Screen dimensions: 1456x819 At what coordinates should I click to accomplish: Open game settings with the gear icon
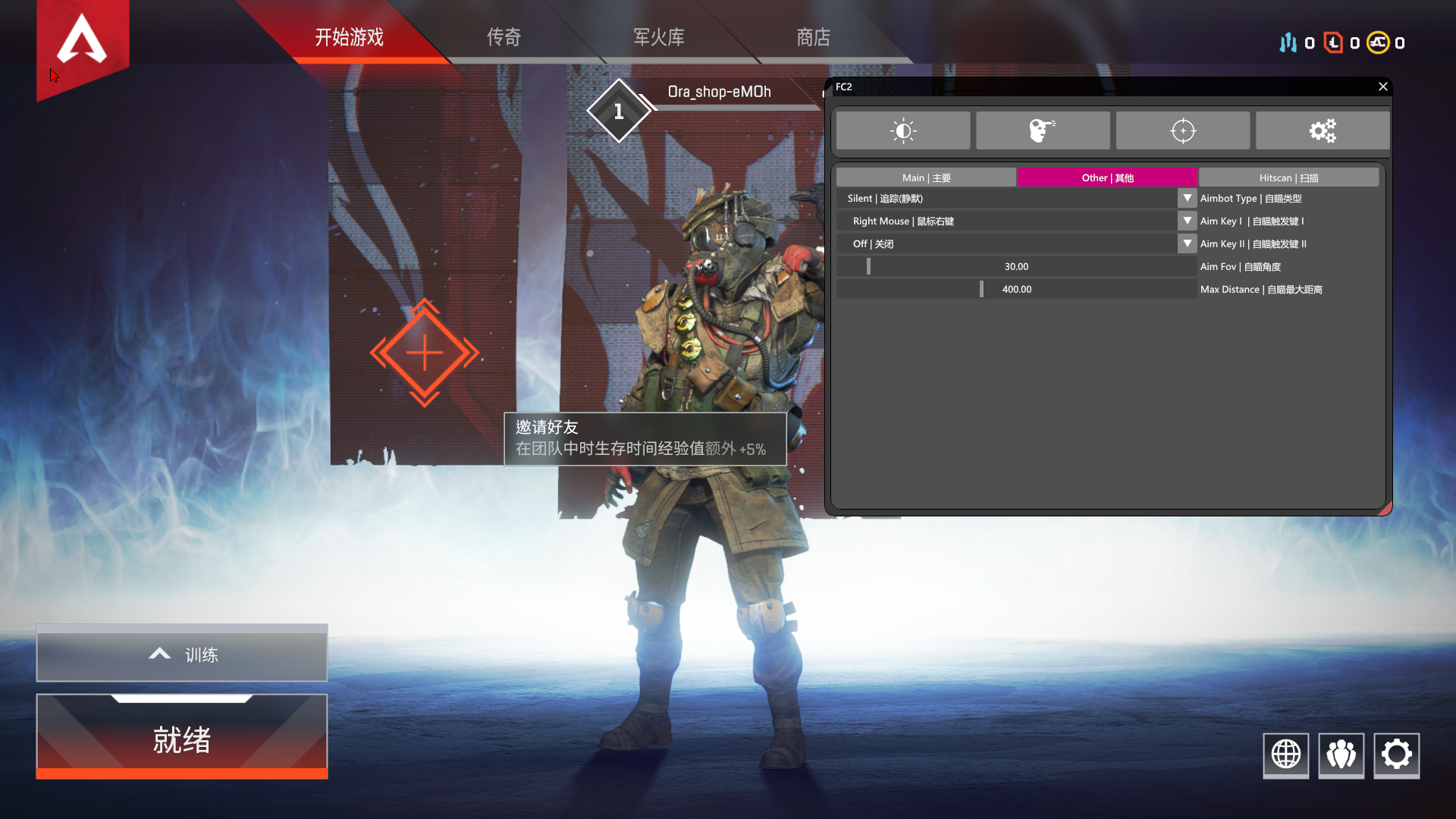click(x=1396, y=755)
